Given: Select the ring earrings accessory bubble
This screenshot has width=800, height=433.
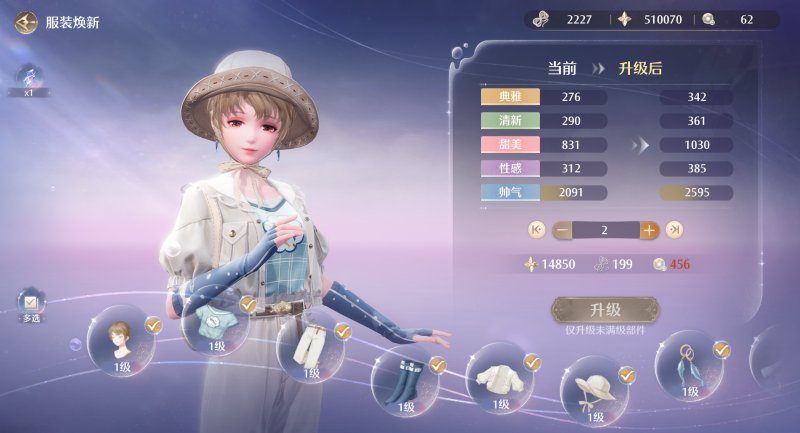Looking at the screenshot, I should 689,364.
